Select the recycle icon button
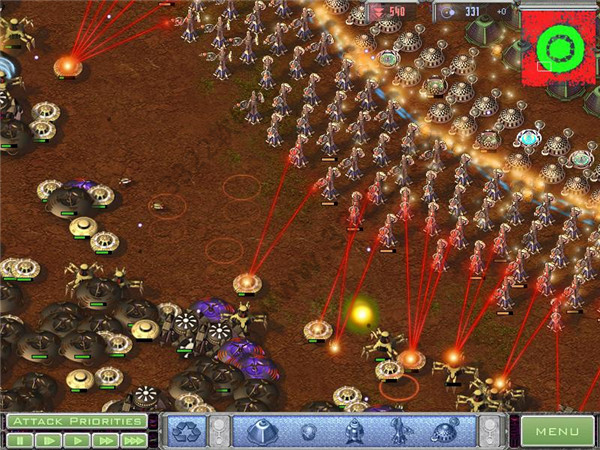This screenshot has width=600, height=450. click(x=186, y=431)
